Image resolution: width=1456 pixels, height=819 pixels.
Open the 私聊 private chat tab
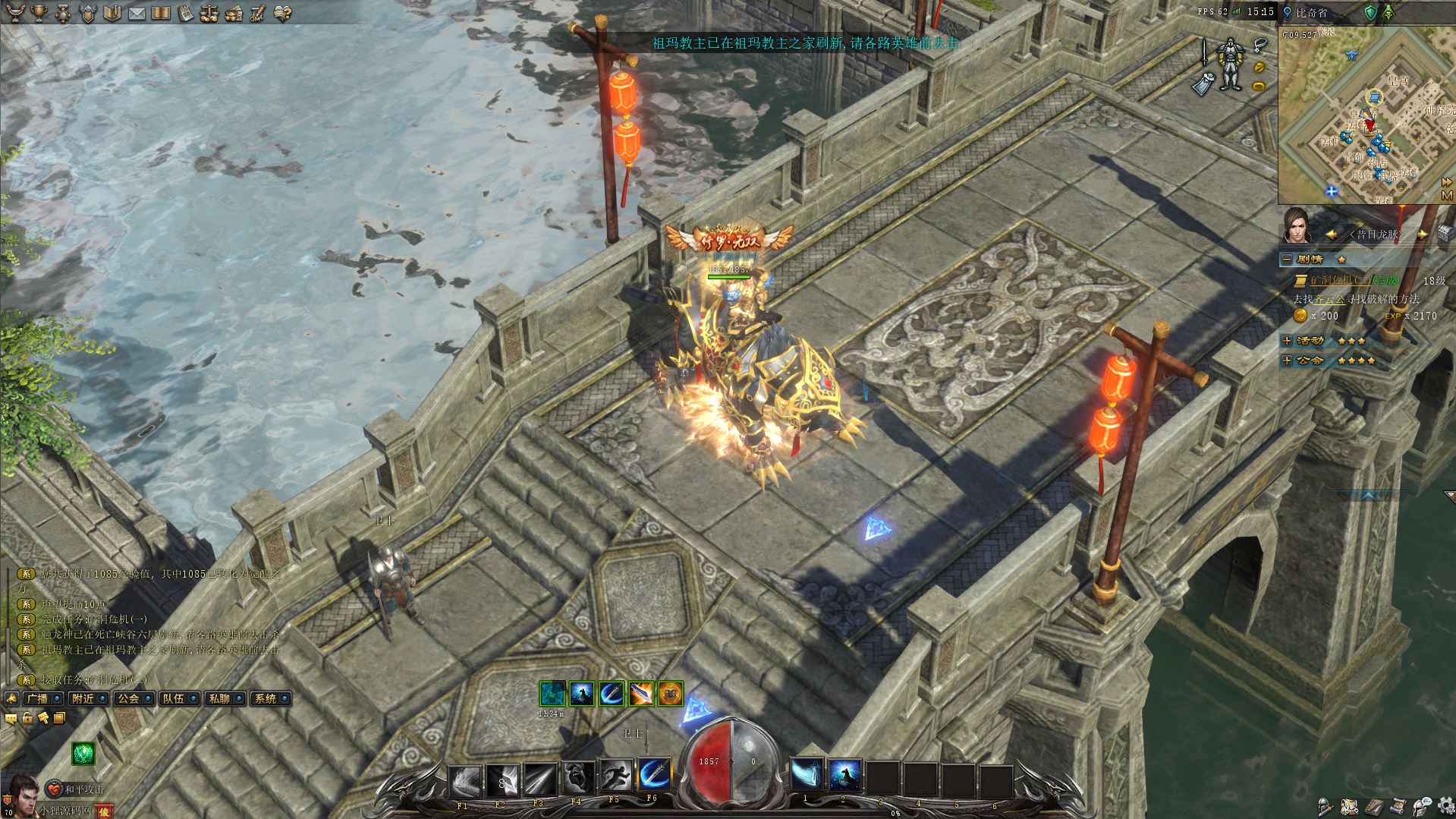click(x=219, y=698)
